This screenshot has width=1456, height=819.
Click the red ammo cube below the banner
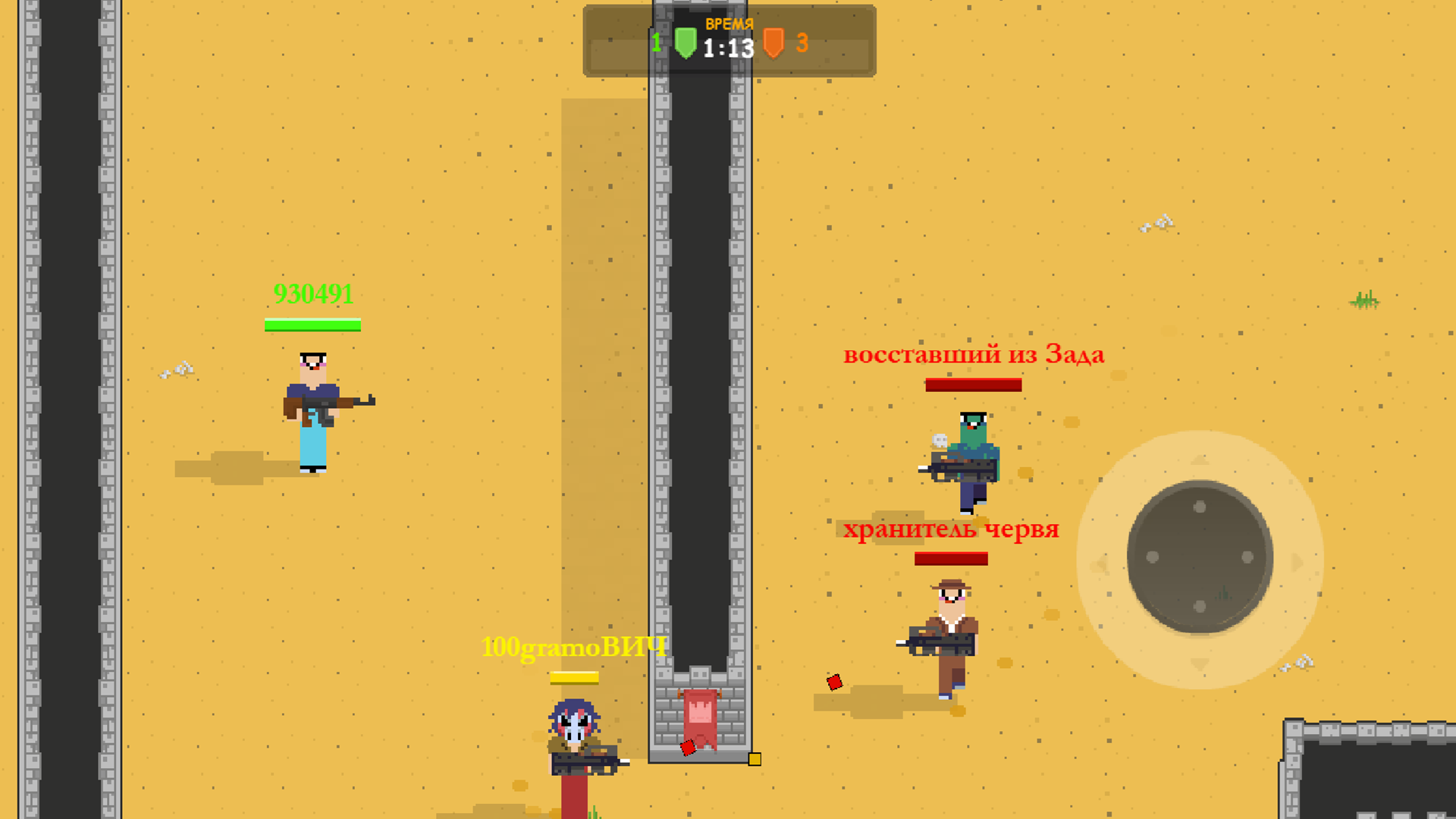click(x=687, y=749)
